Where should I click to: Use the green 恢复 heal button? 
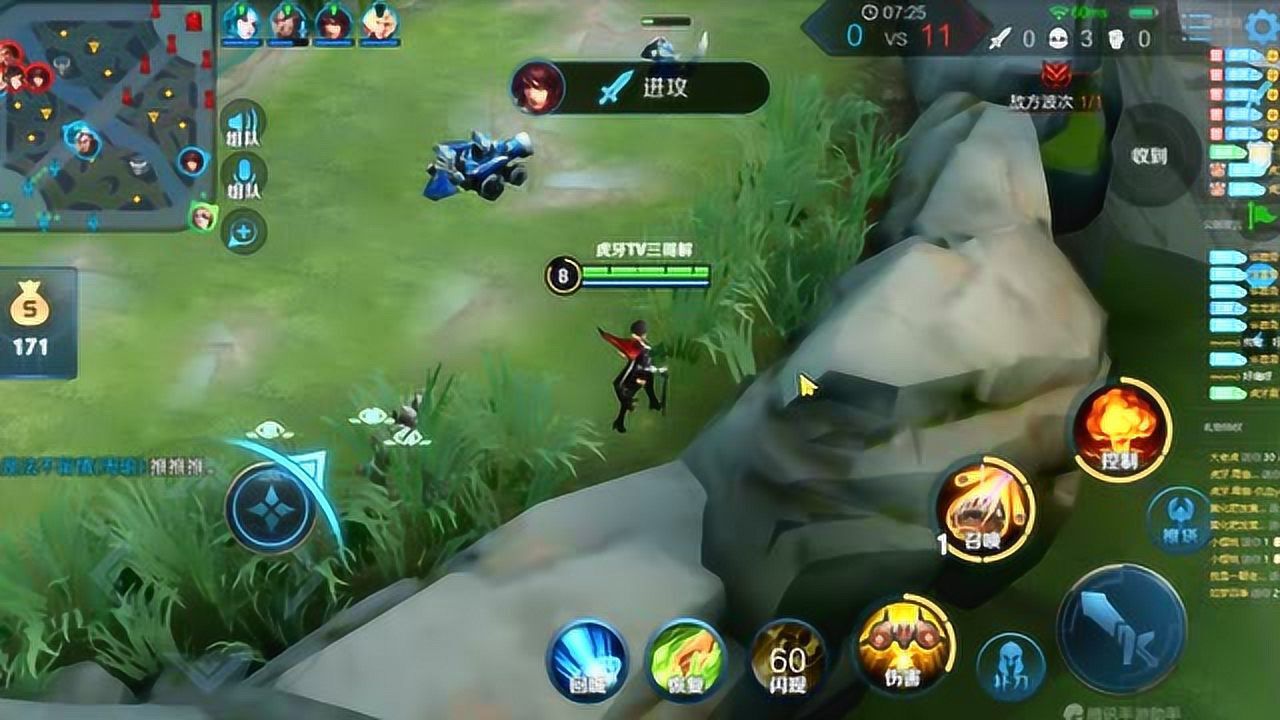684,660
